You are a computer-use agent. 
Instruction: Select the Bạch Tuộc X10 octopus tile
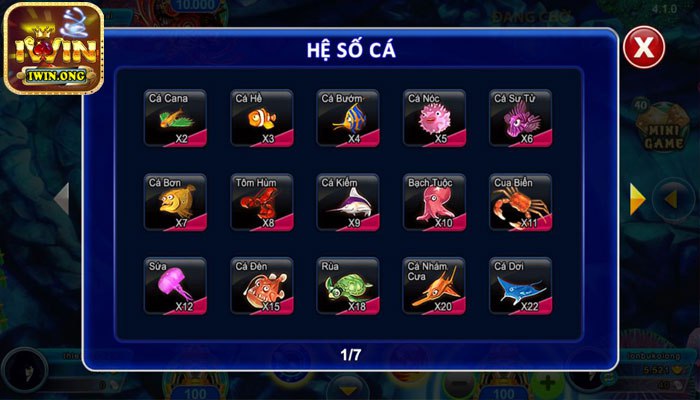click(434, 203)
